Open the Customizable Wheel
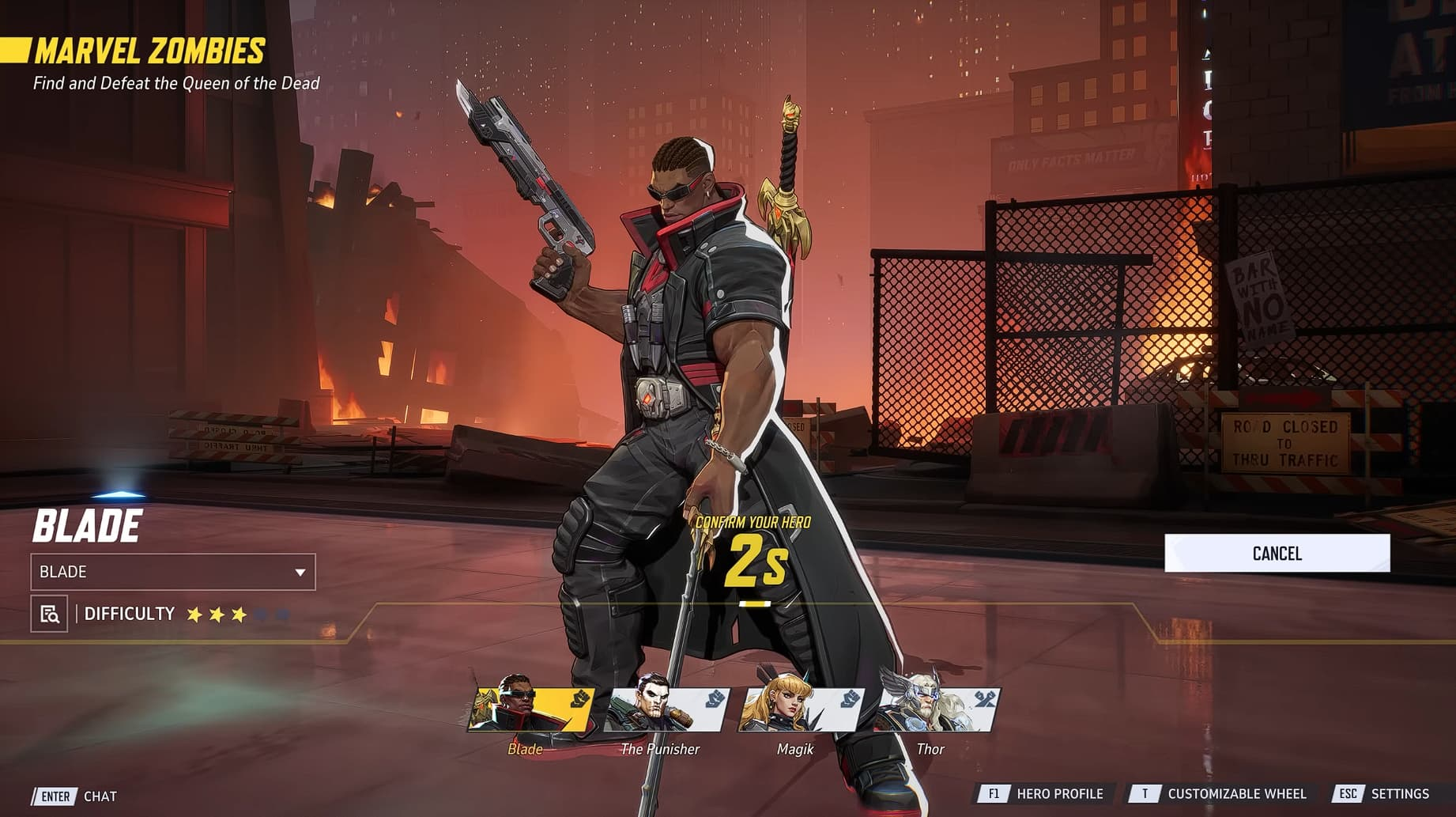This screenshot has width=1456, height=817. 1222,793
